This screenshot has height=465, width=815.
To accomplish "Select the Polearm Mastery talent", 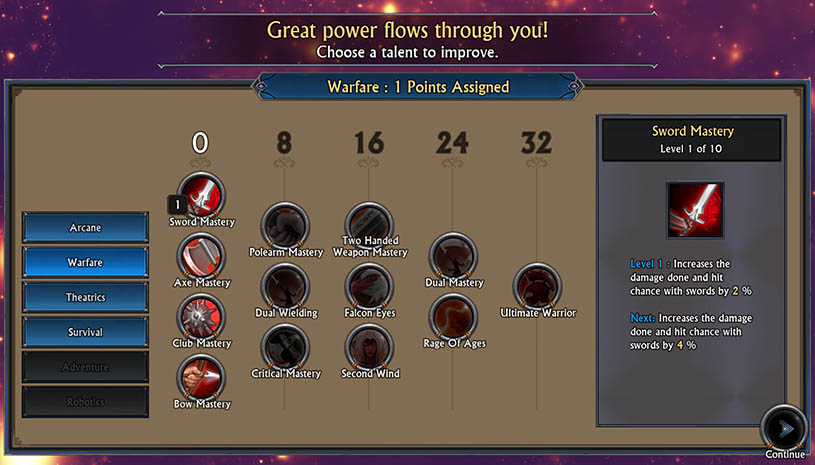I will (285, 225).
